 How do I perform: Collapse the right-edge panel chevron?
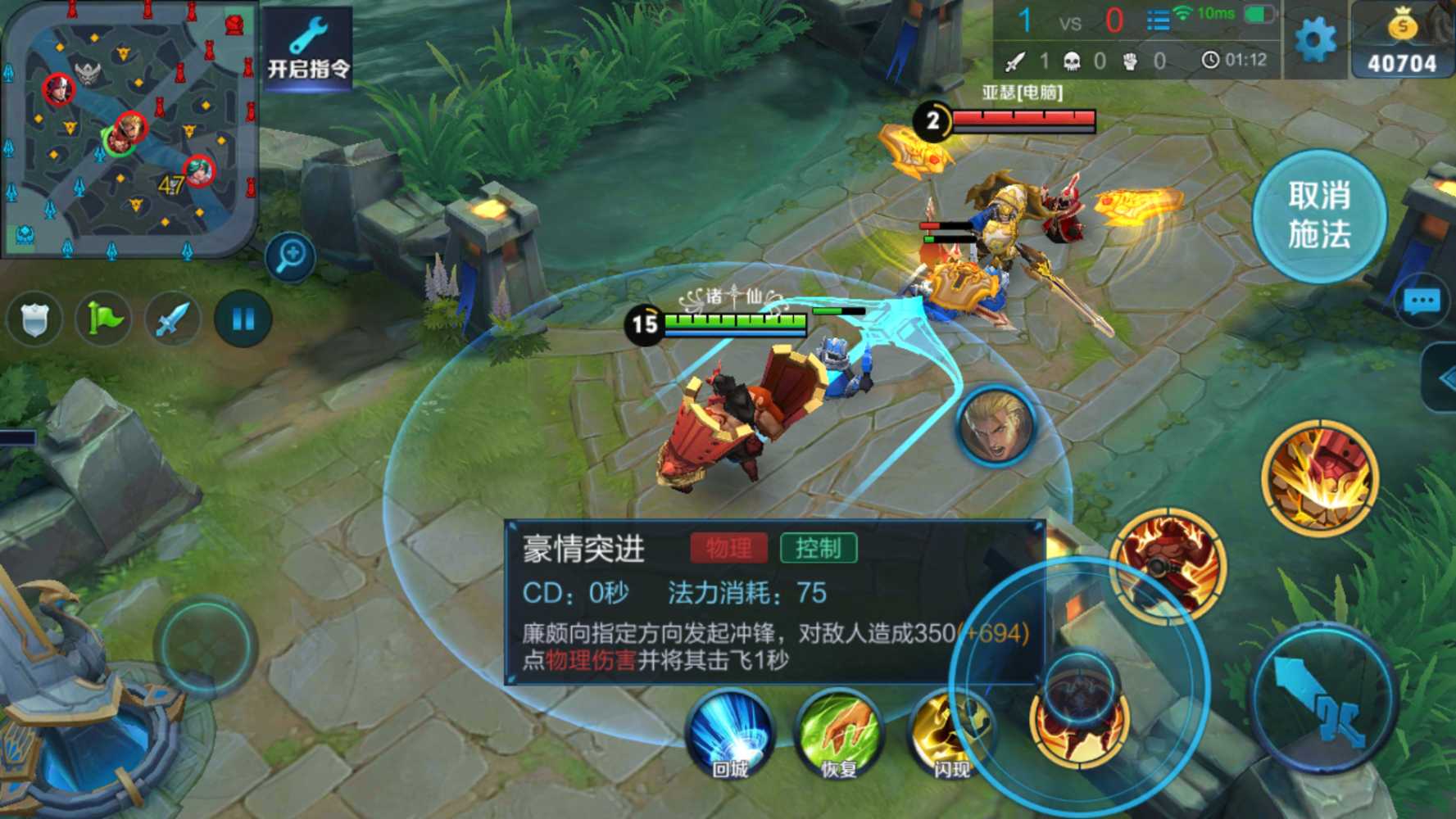tap(1447, 378)
